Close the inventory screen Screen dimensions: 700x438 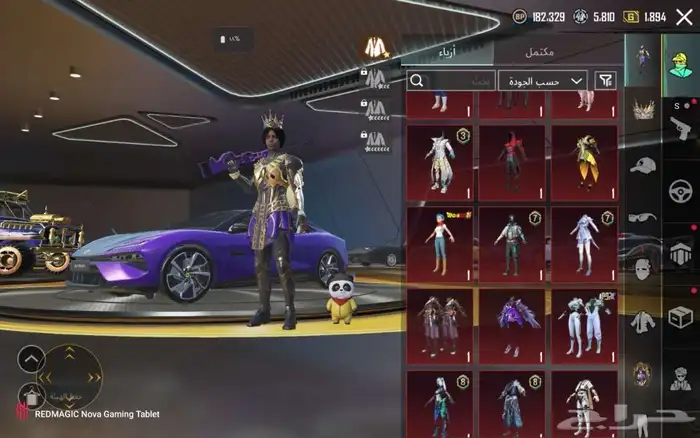(x=684, y=17)
